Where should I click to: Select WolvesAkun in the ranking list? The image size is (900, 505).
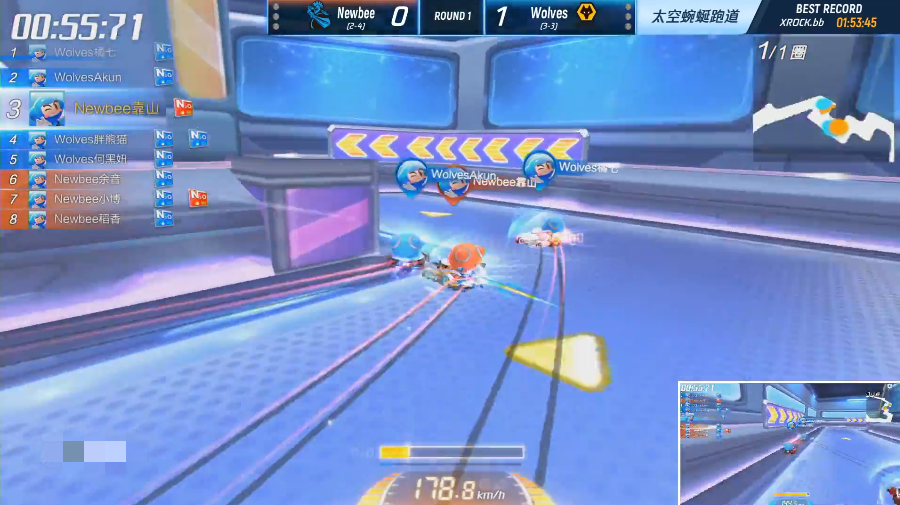pyautogui.click(x=88, y=77)
